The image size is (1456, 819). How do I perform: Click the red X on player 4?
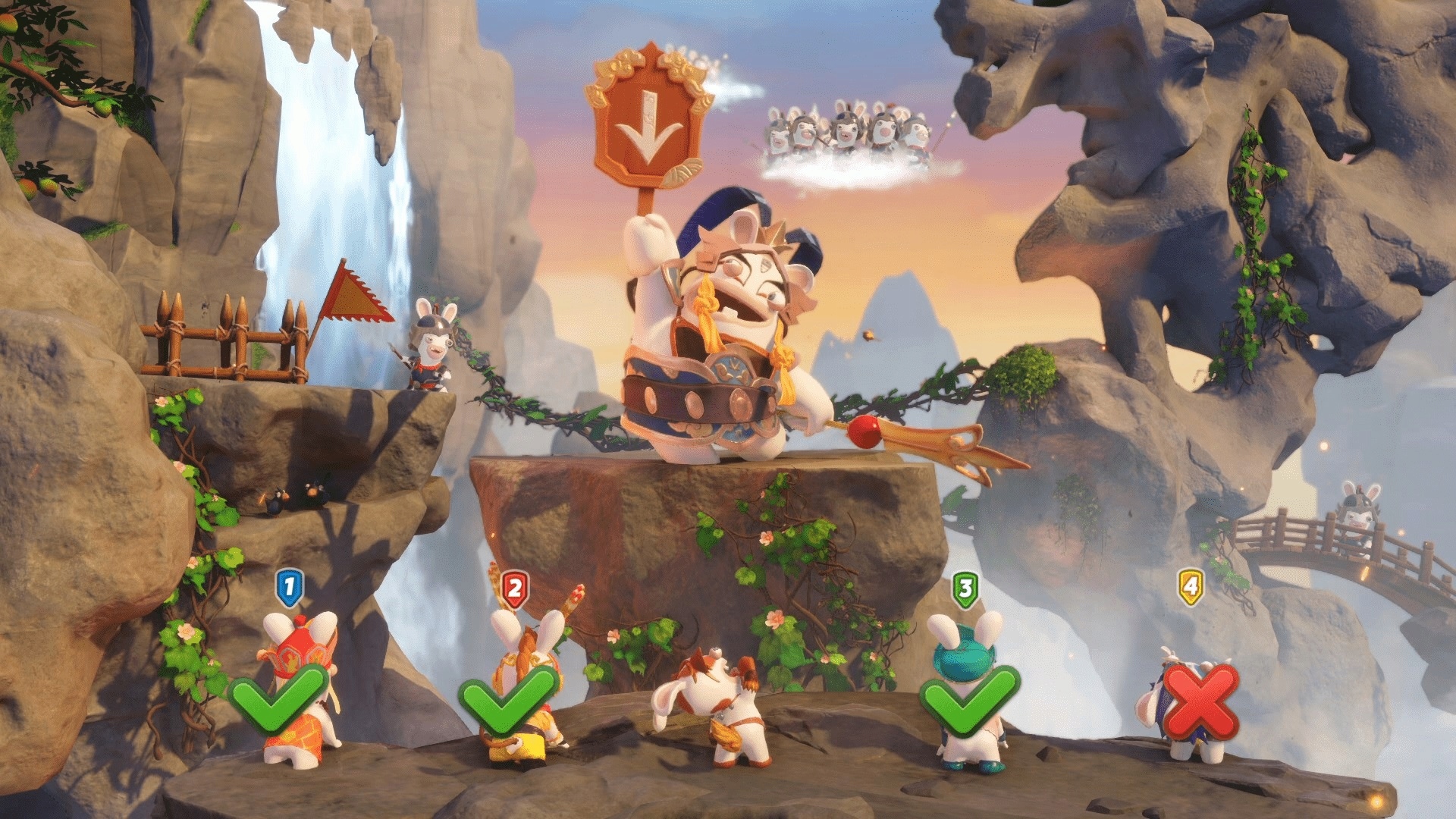[1200, 701]
